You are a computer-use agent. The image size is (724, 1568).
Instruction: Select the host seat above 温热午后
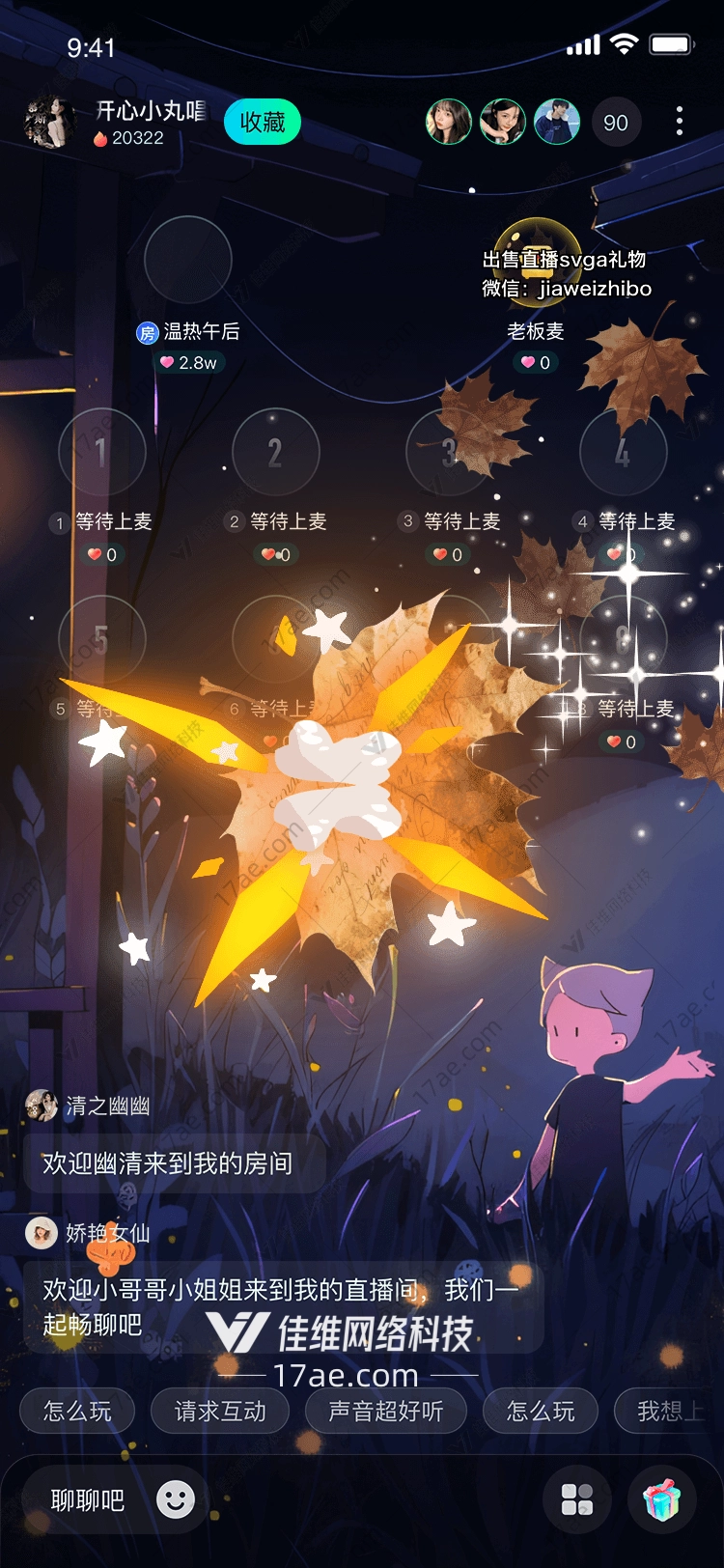pos(188,260)
